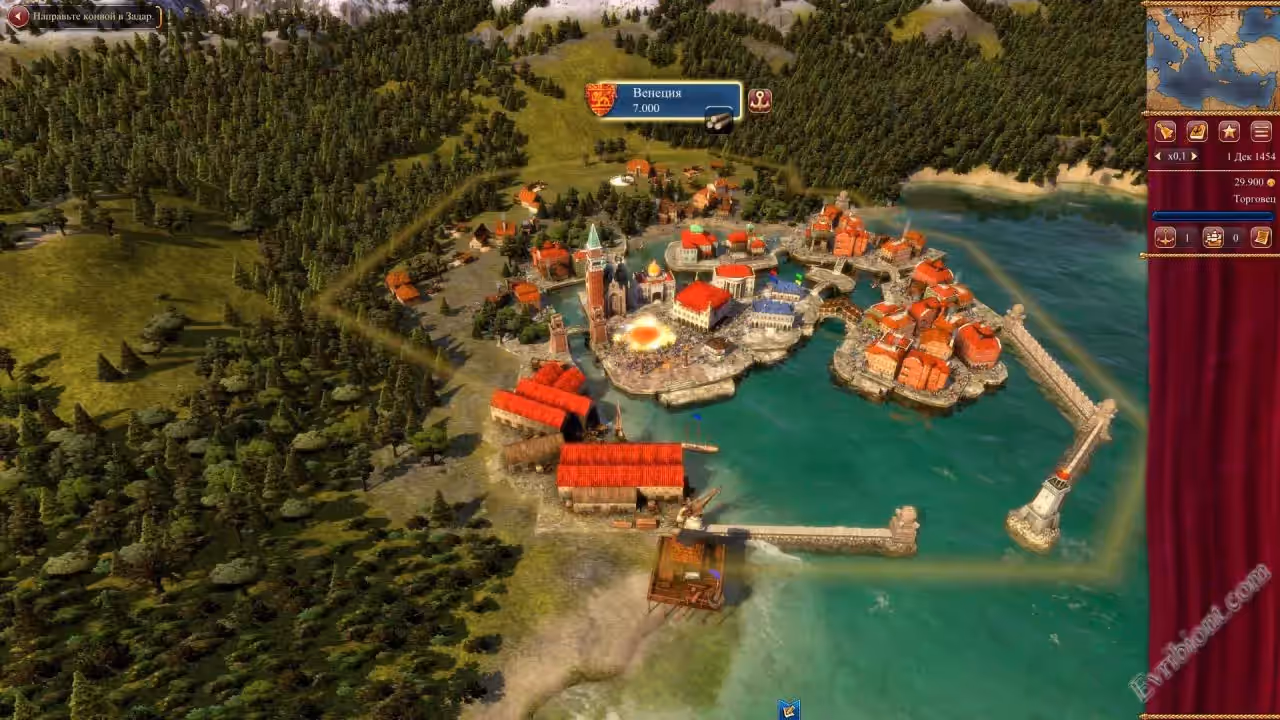1280x720 pixels.
Task: Increase game speed with the right arrow
Action: pos(1193,157)
